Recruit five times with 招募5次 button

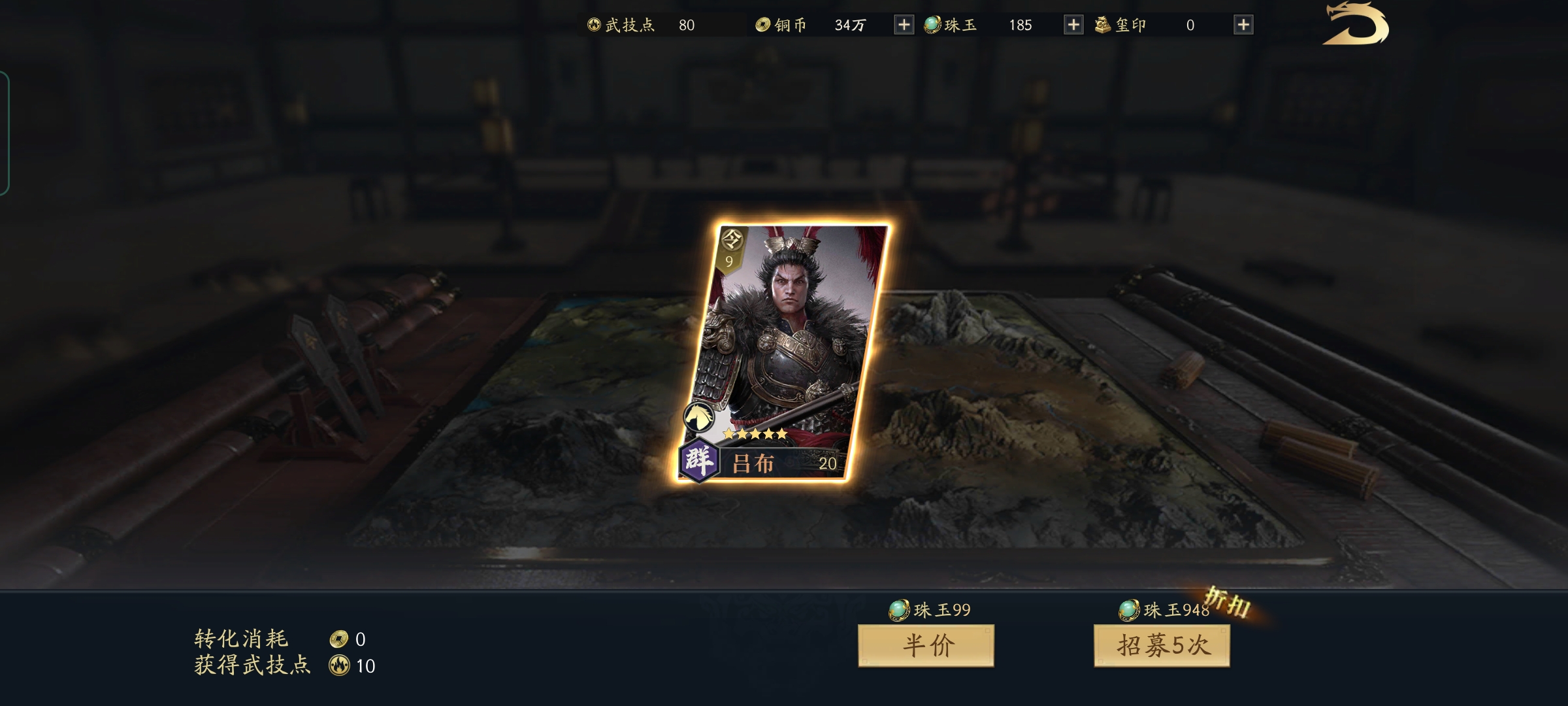(1162, 646)
